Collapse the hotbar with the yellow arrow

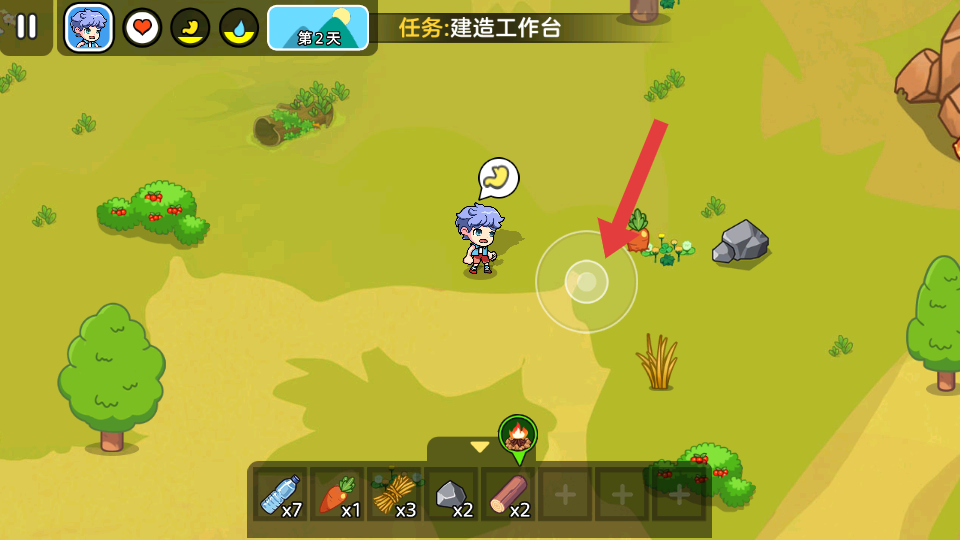click(x=480, y=447)
